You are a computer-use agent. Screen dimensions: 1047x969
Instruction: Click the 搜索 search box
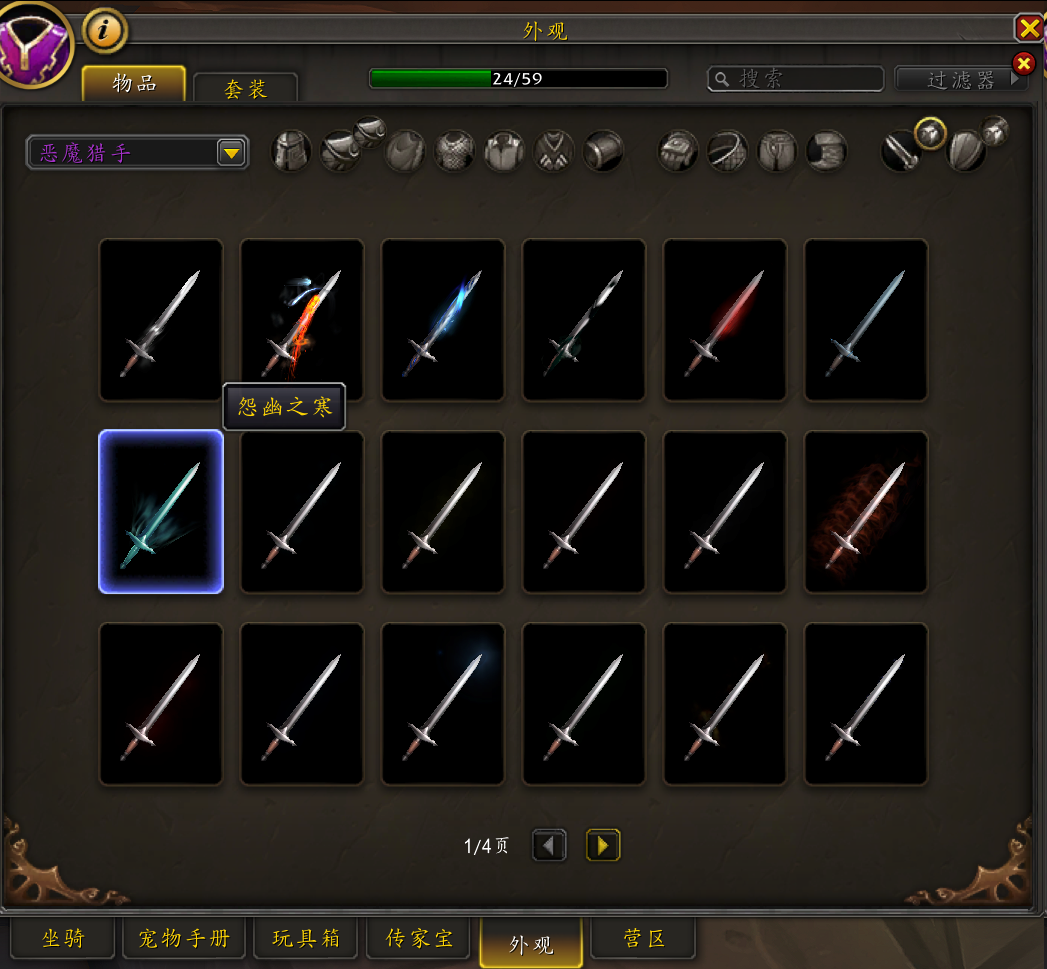click(x=796, y=79)
